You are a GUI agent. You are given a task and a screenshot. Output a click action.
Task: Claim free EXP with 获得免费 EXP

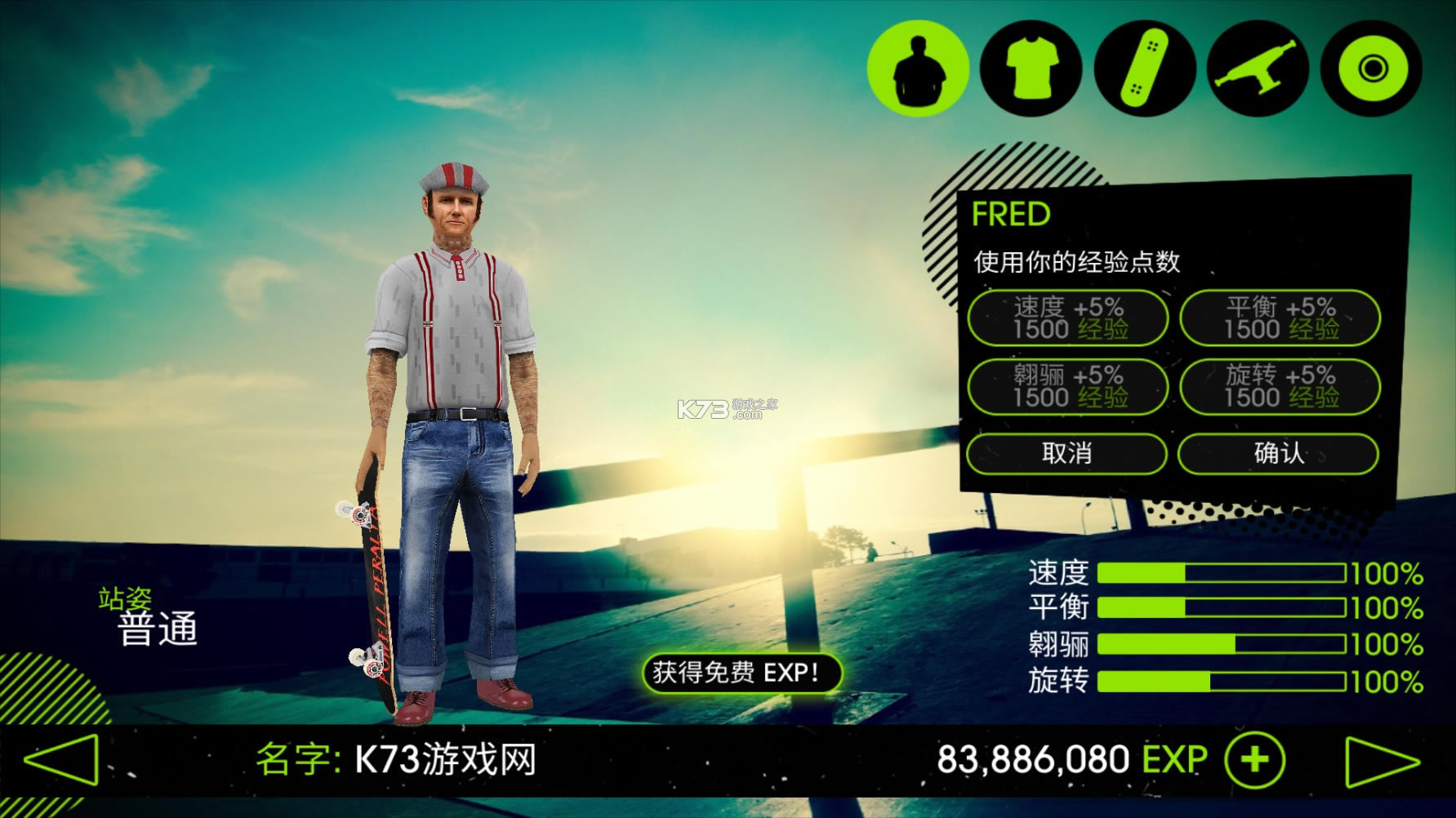tap(741, 674)
